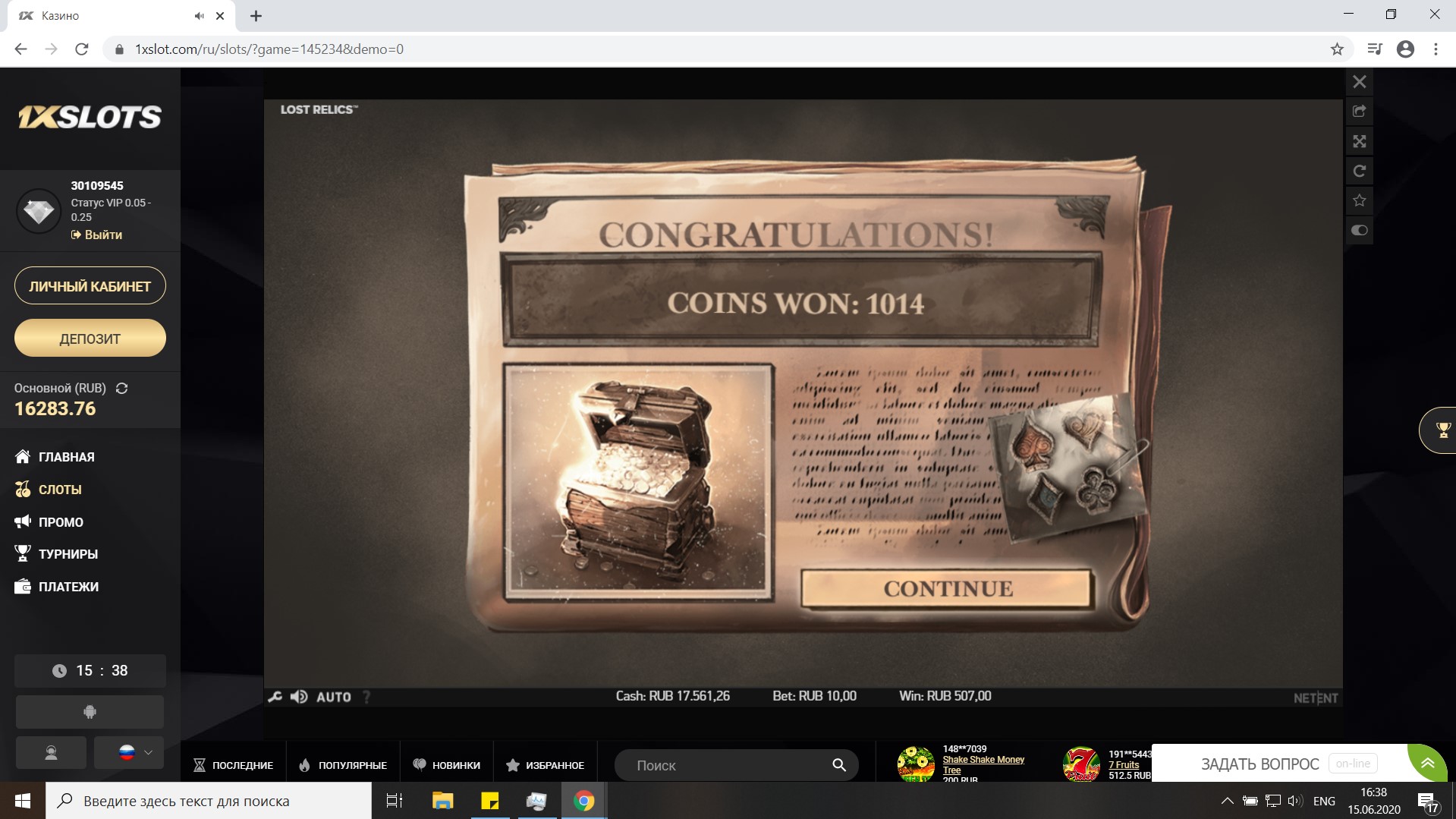Image resolution: width=1456 pixels, height=819 pixels.
Task: Open the Платежи payments section
Action: (x=68, y=587)
